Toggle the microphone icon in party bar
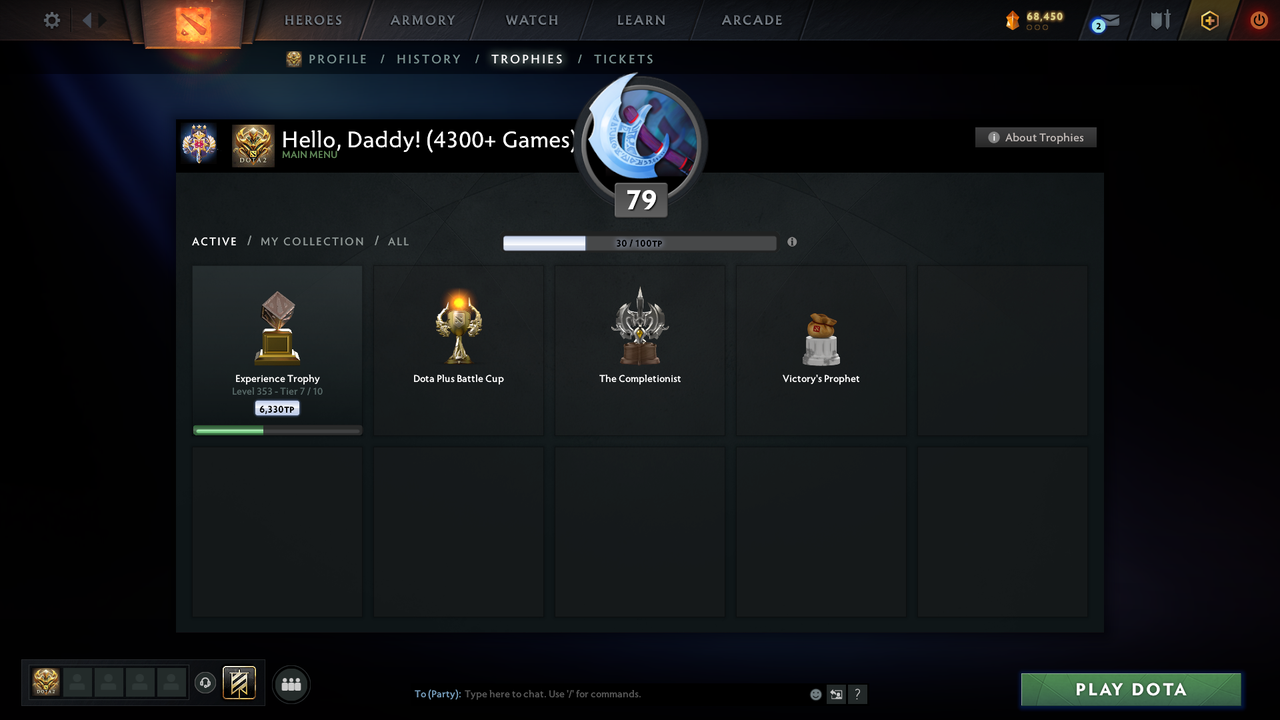 point(206,683)
